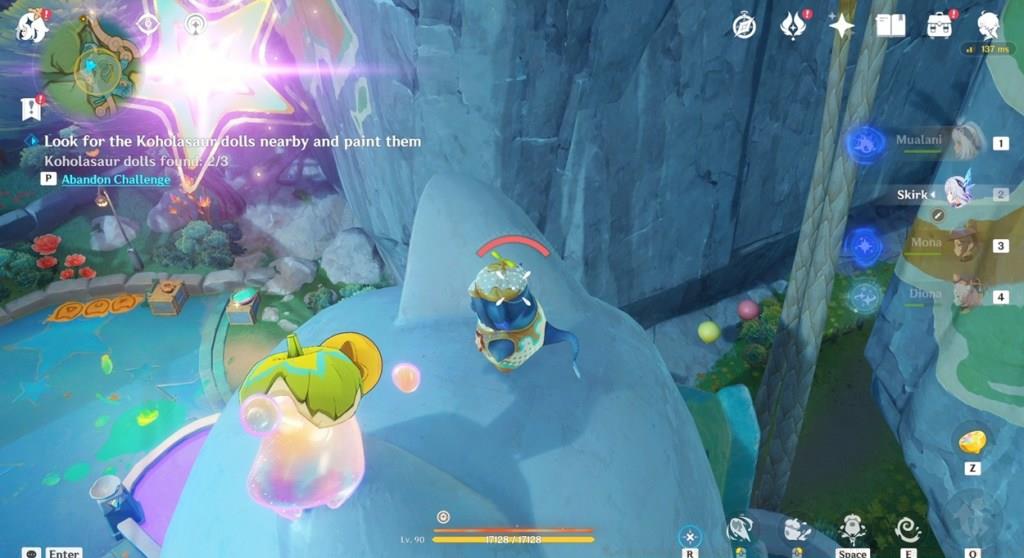1024x558 pixels.
Task: Open the Adventurer Handbook book icon
Action: point(890,26)
